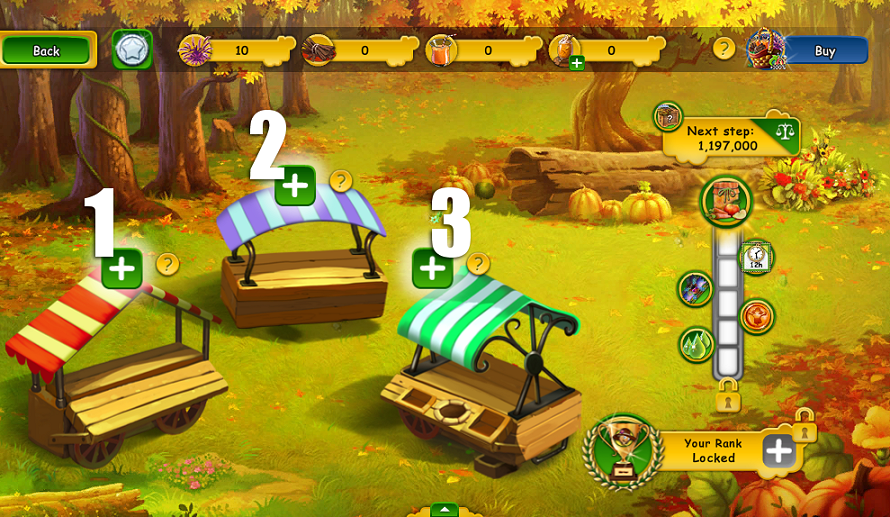890x517 pixels.
Task: Open the silver star badge icon
Action: [131, 50]
